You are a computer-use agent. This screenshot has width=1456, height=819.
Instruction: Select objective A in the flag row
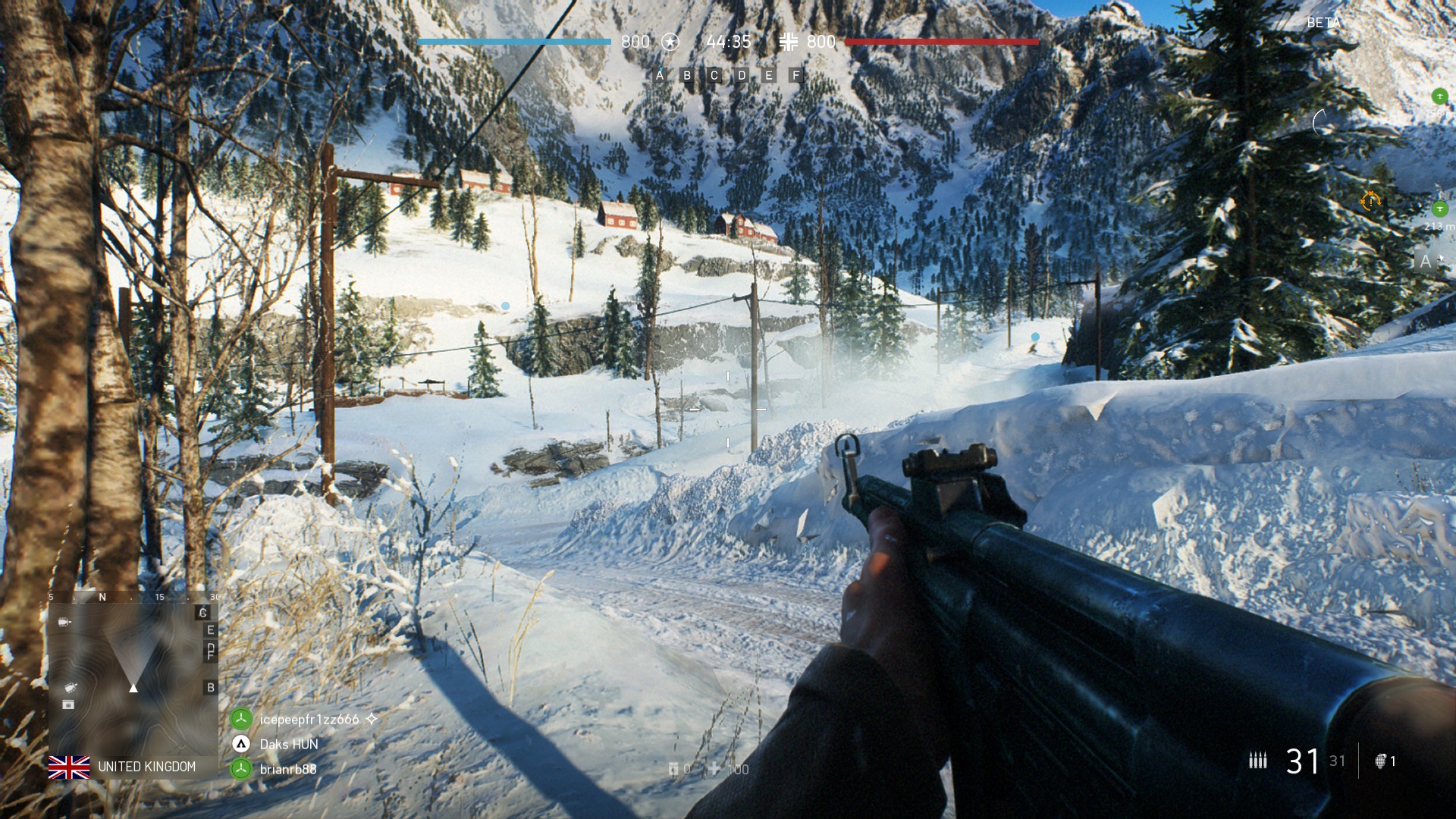coord(660,75)
